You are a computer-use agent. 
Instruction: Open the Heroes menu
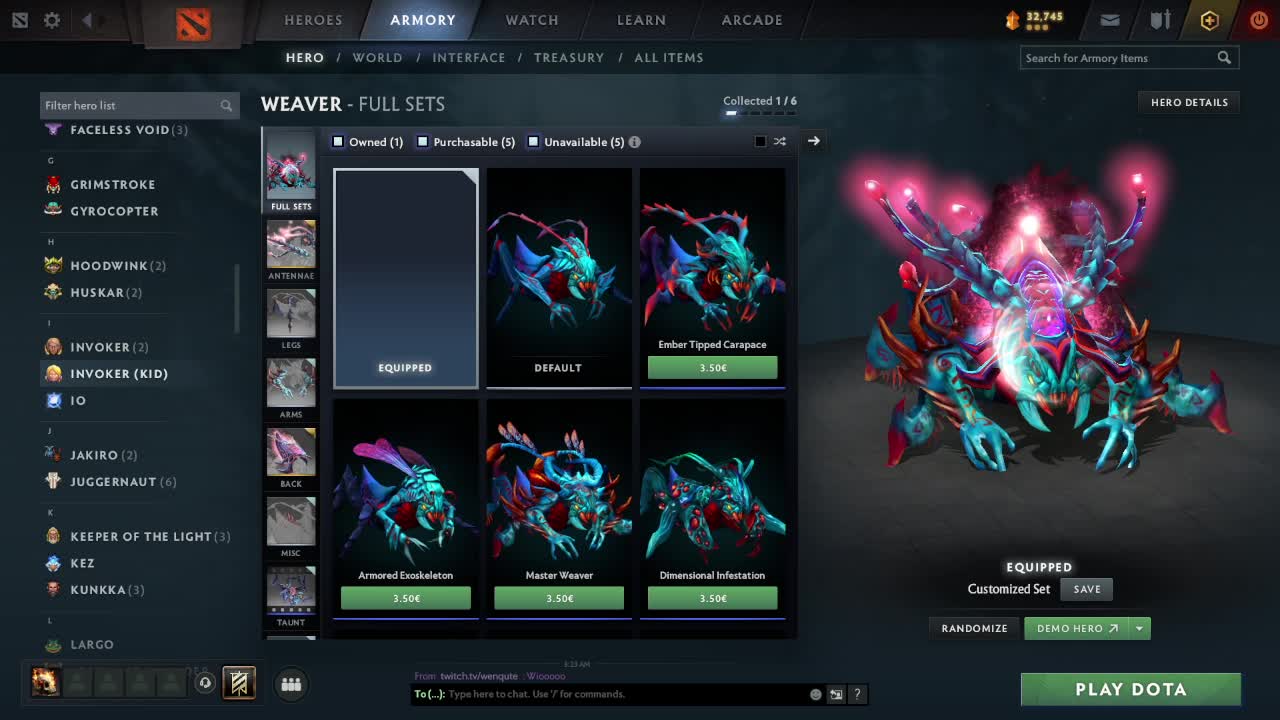313,20
